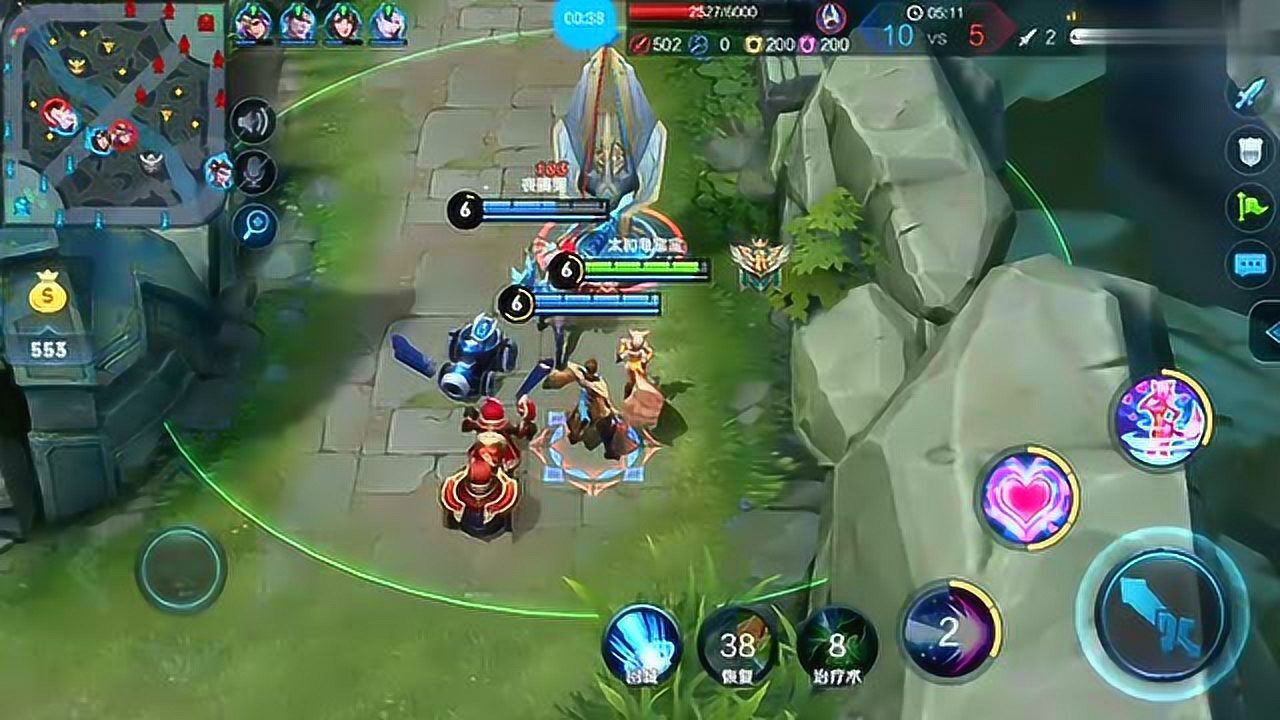Image resolution: width=1280 pixels, height=720 pixels.
Task: Select the first teammate portrait
Action: click(x=252, y=22)
